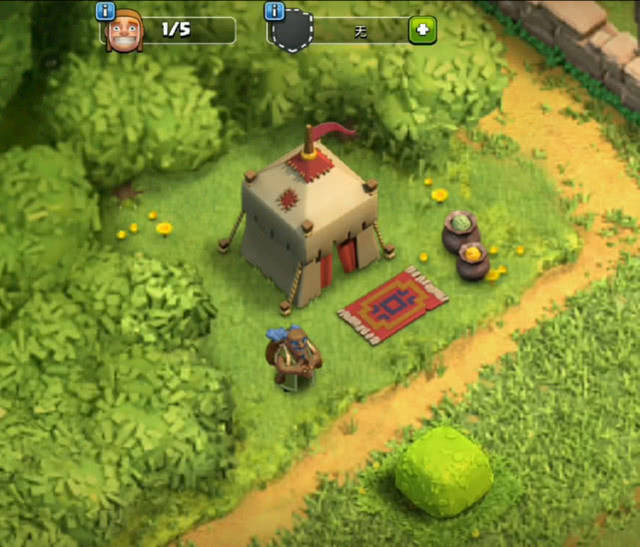
Task: Open the shield info button
Action: point(275,11)
